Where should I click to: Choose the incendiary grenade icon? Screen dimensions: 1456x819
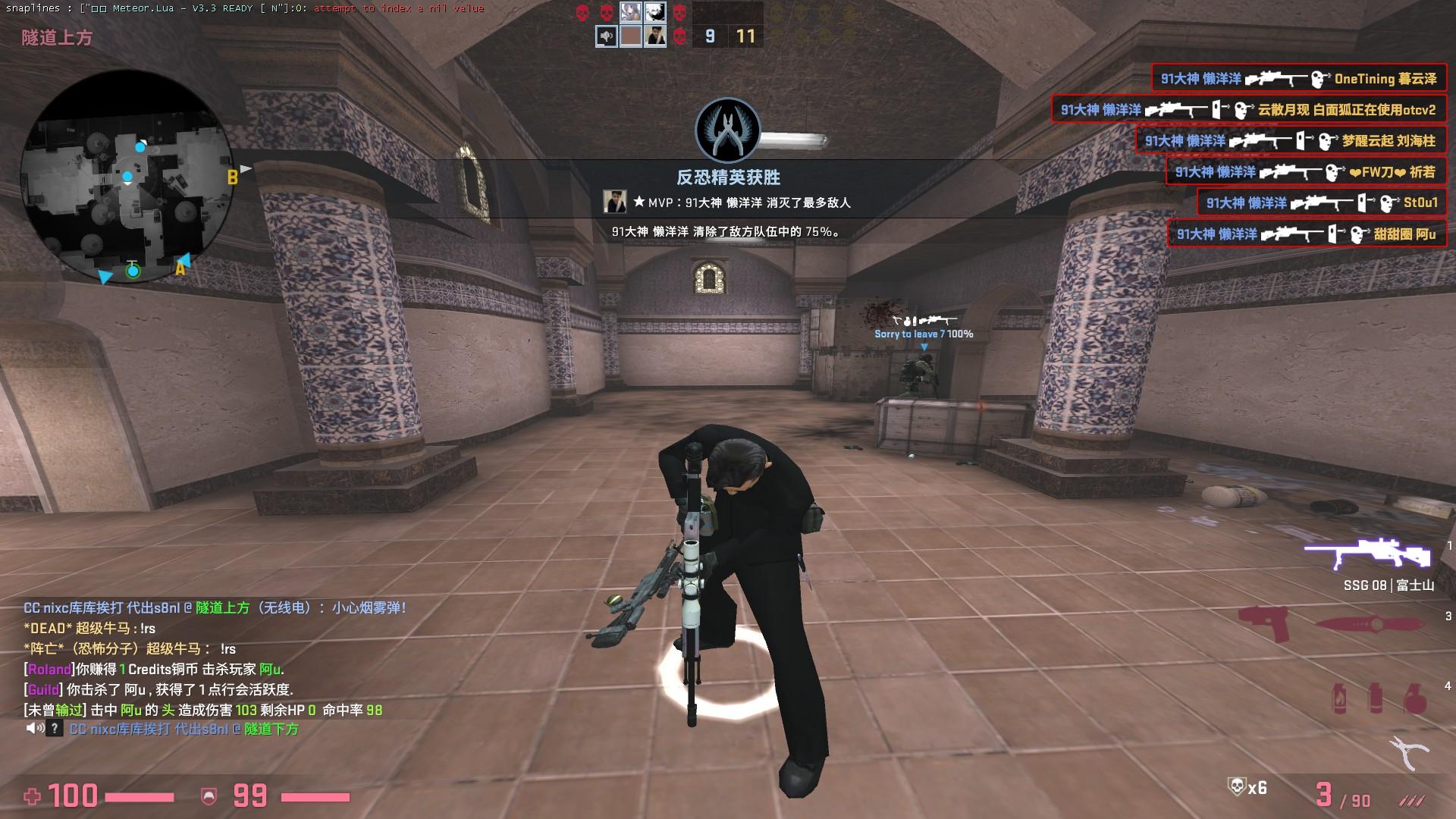pos(1341,698)
